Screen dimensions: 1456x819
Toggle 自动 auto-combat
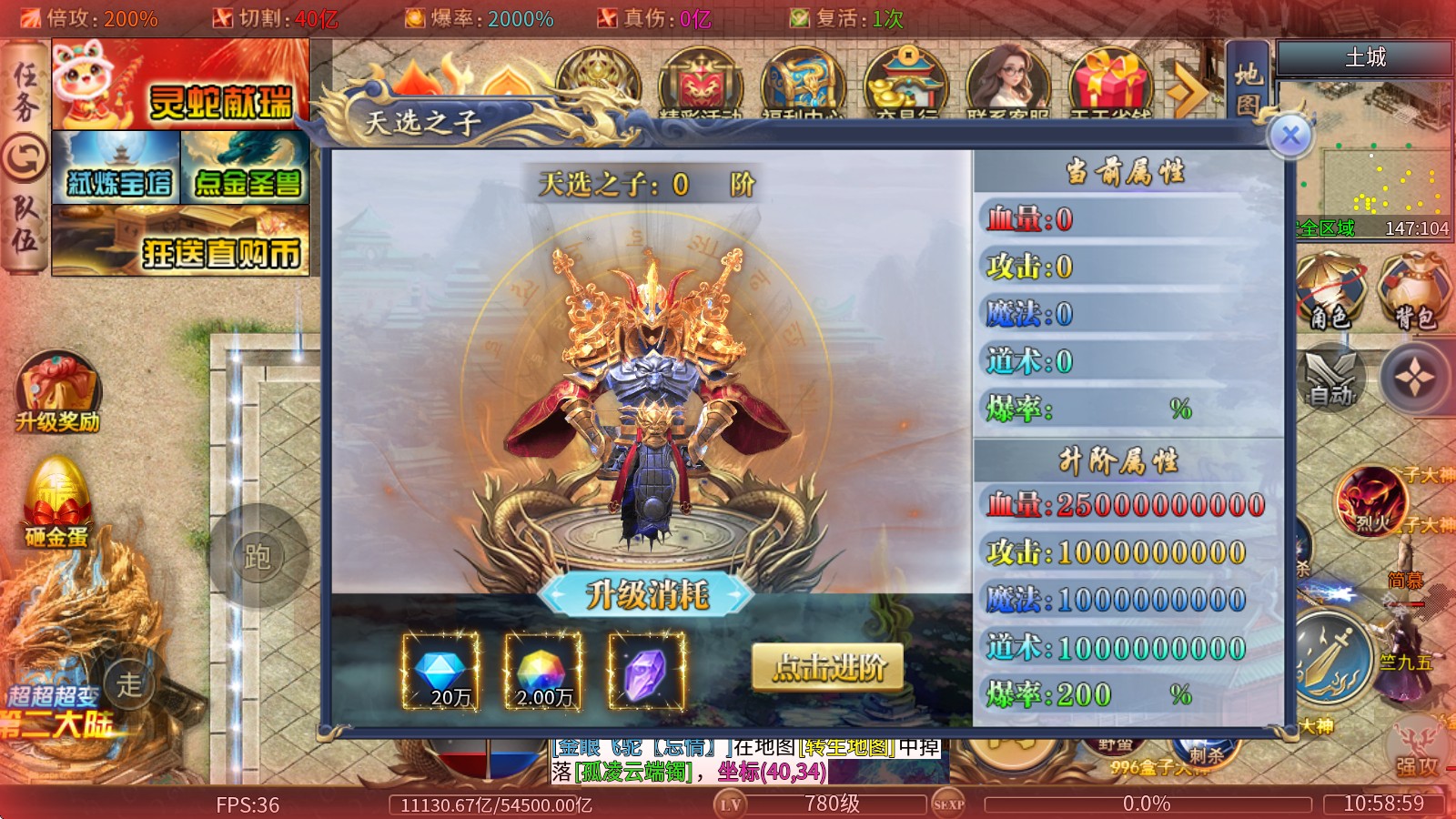click(1330, 378)
